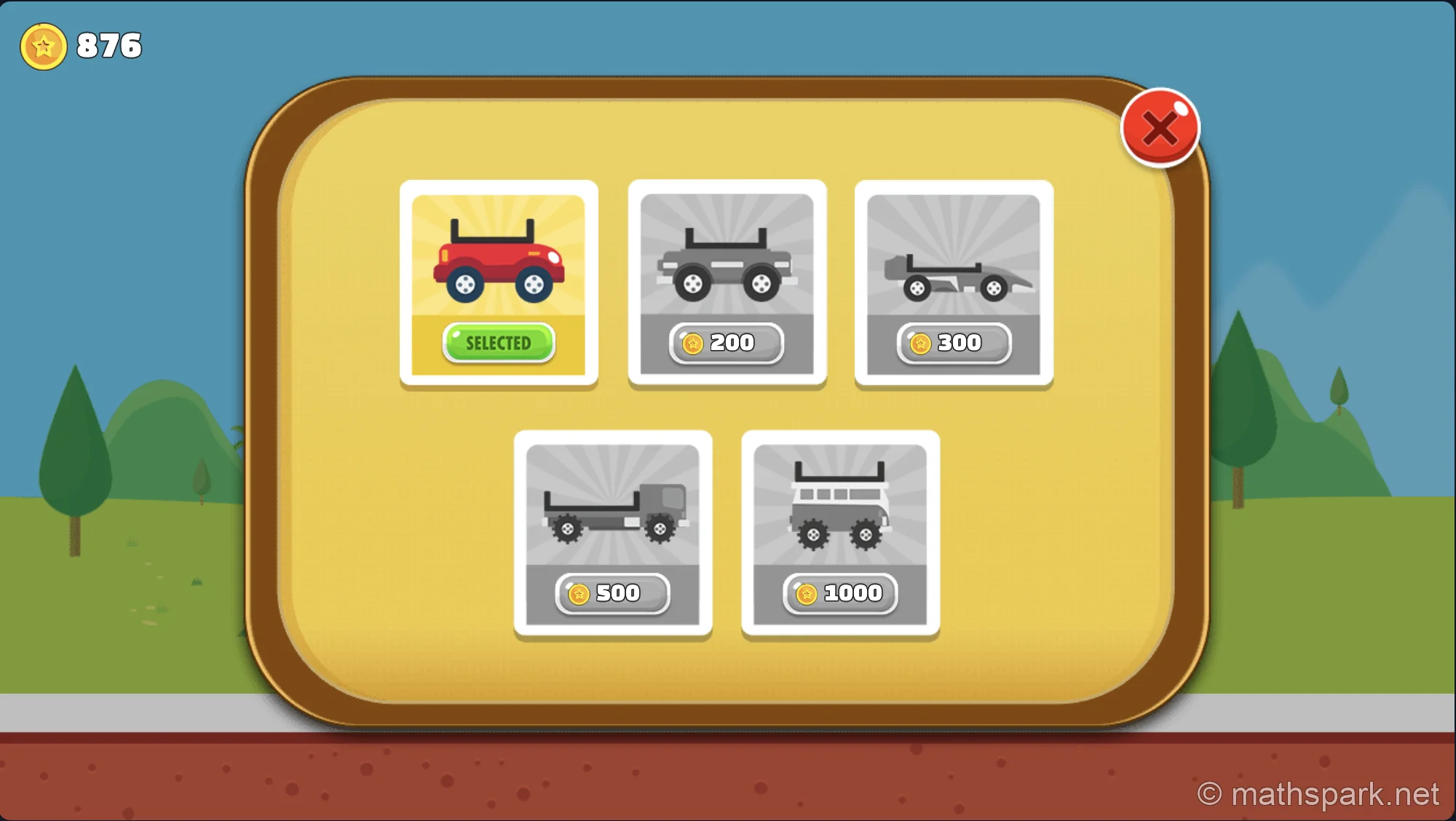Viewport: 1456px width, 821px height.
Task: Click the coin icon inside the 500 badge
Action: (579, 594)
